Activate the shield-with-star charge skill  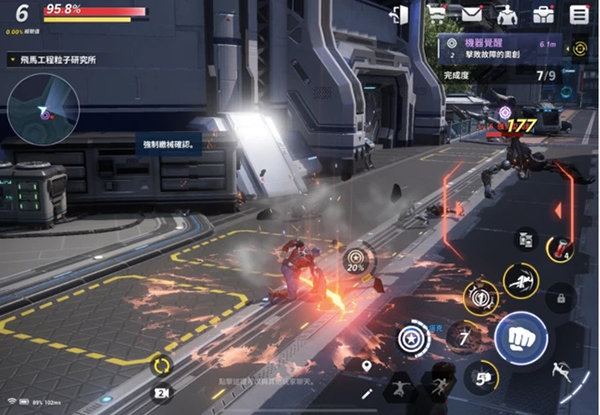[x=479, y=297]
